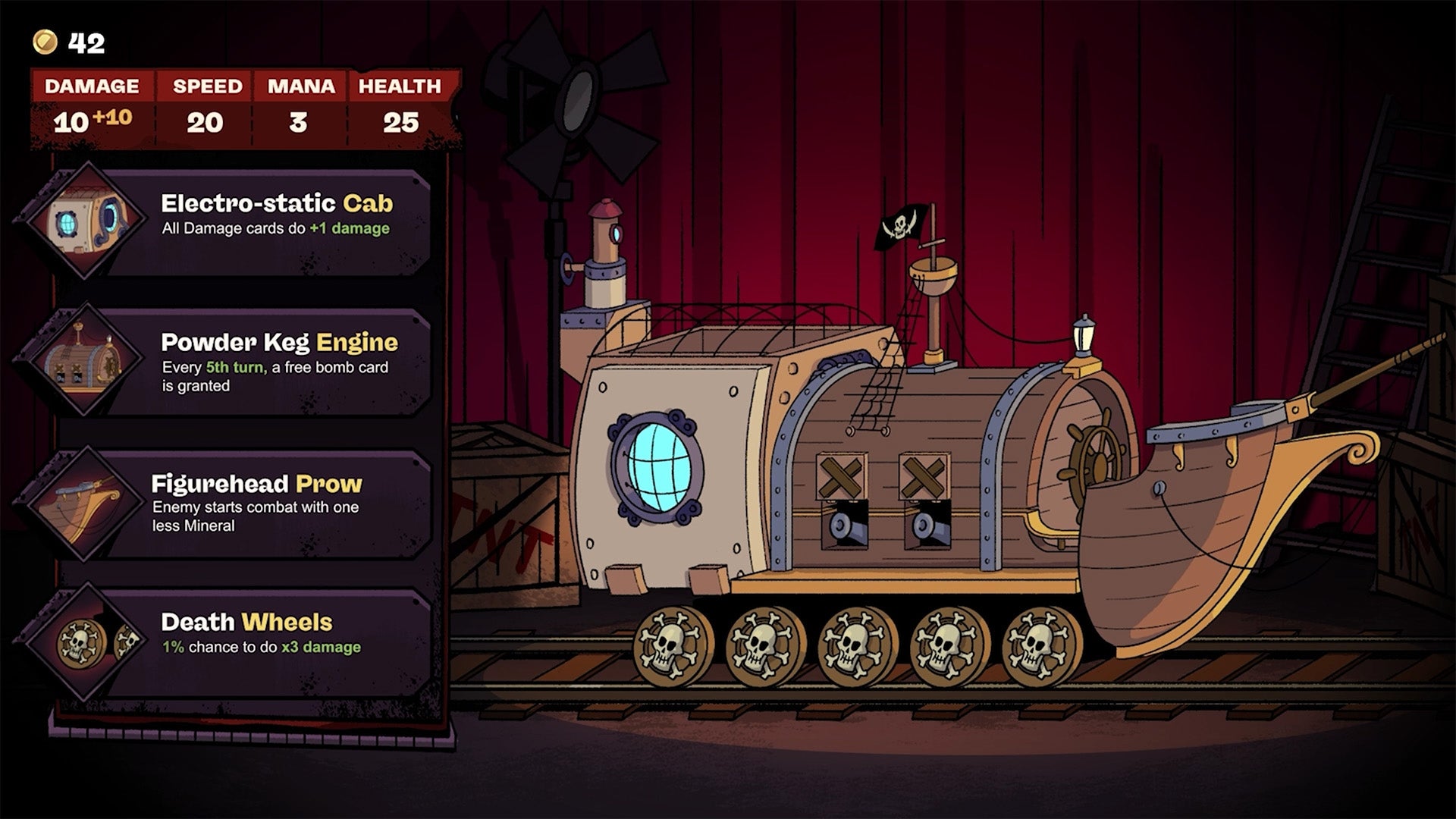Select the DAMAGE stat tab

[91, 86]
